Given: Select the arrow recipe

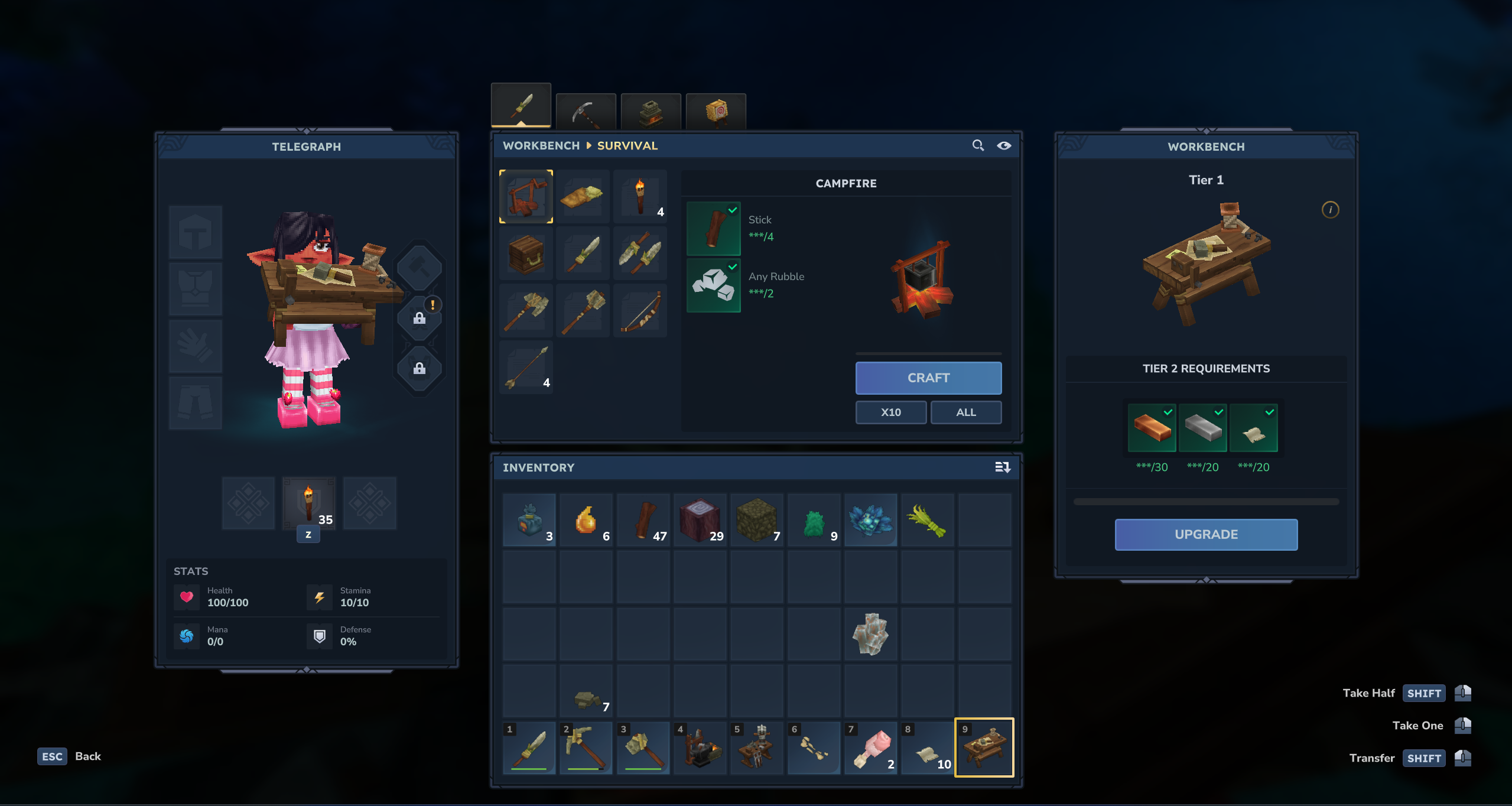Looking at the screenshot, I should click(x=526, y=368).
